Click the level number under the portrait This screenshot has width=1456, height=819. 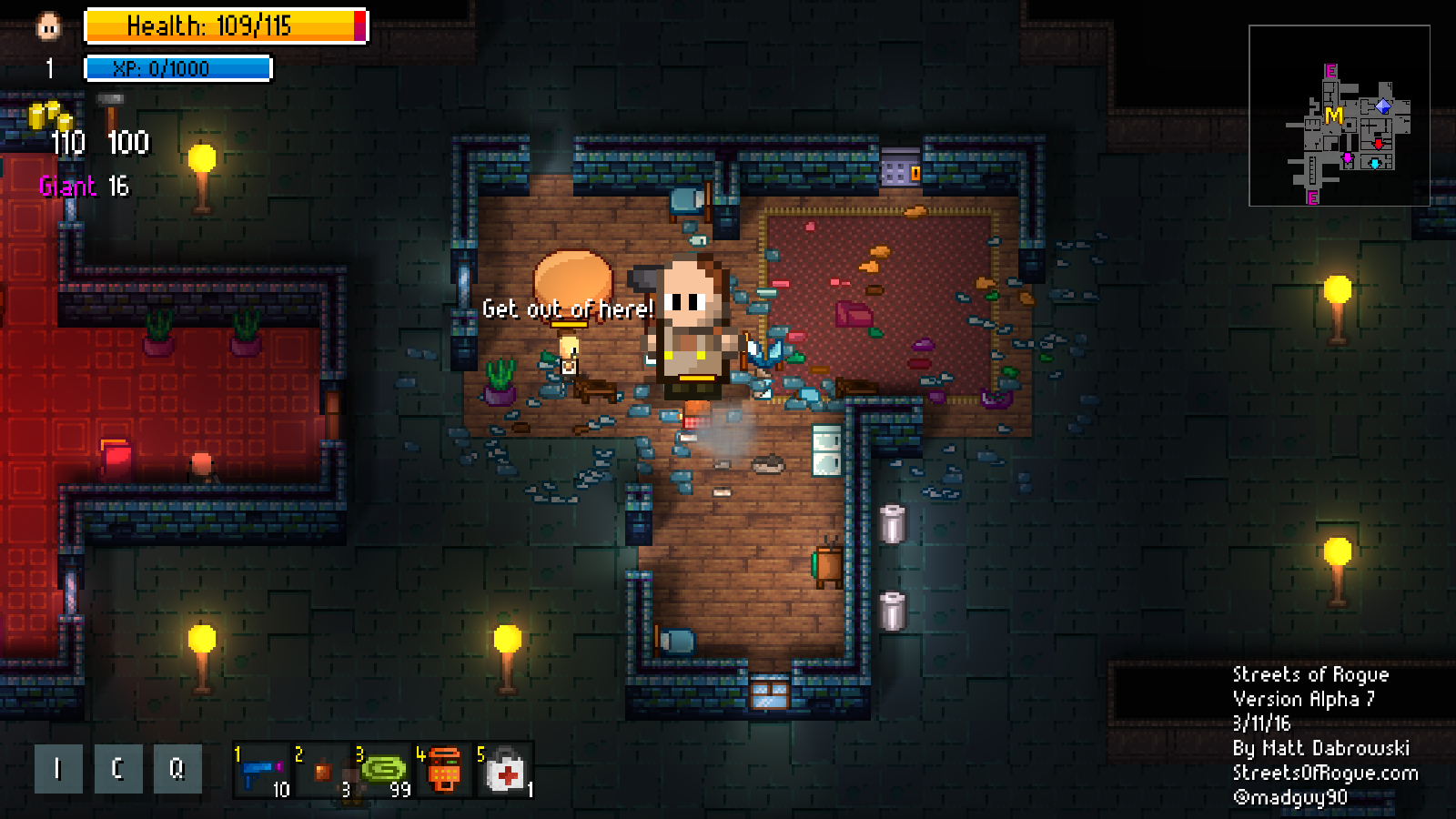(49, 66)
